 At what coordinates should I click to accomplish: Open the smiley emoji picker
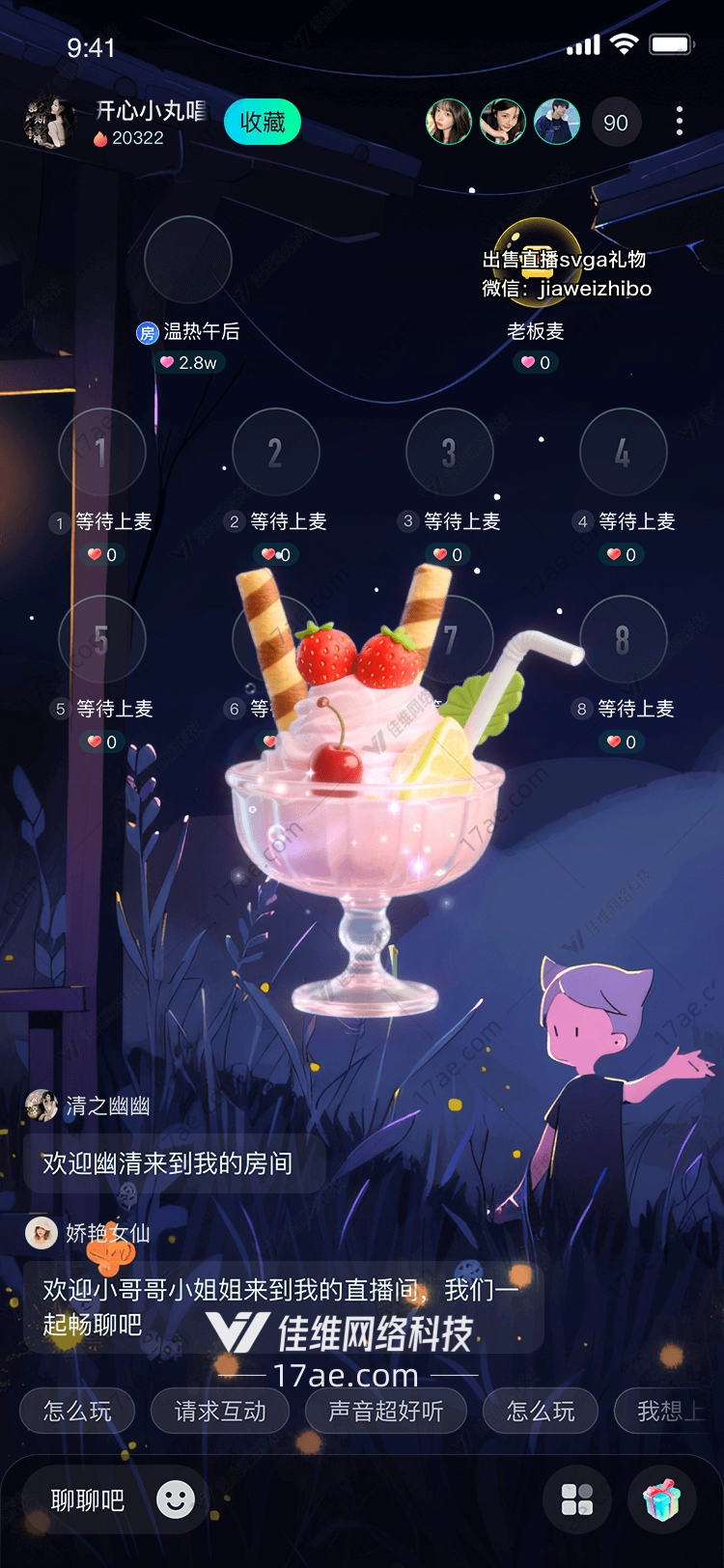coord(176,1499)
